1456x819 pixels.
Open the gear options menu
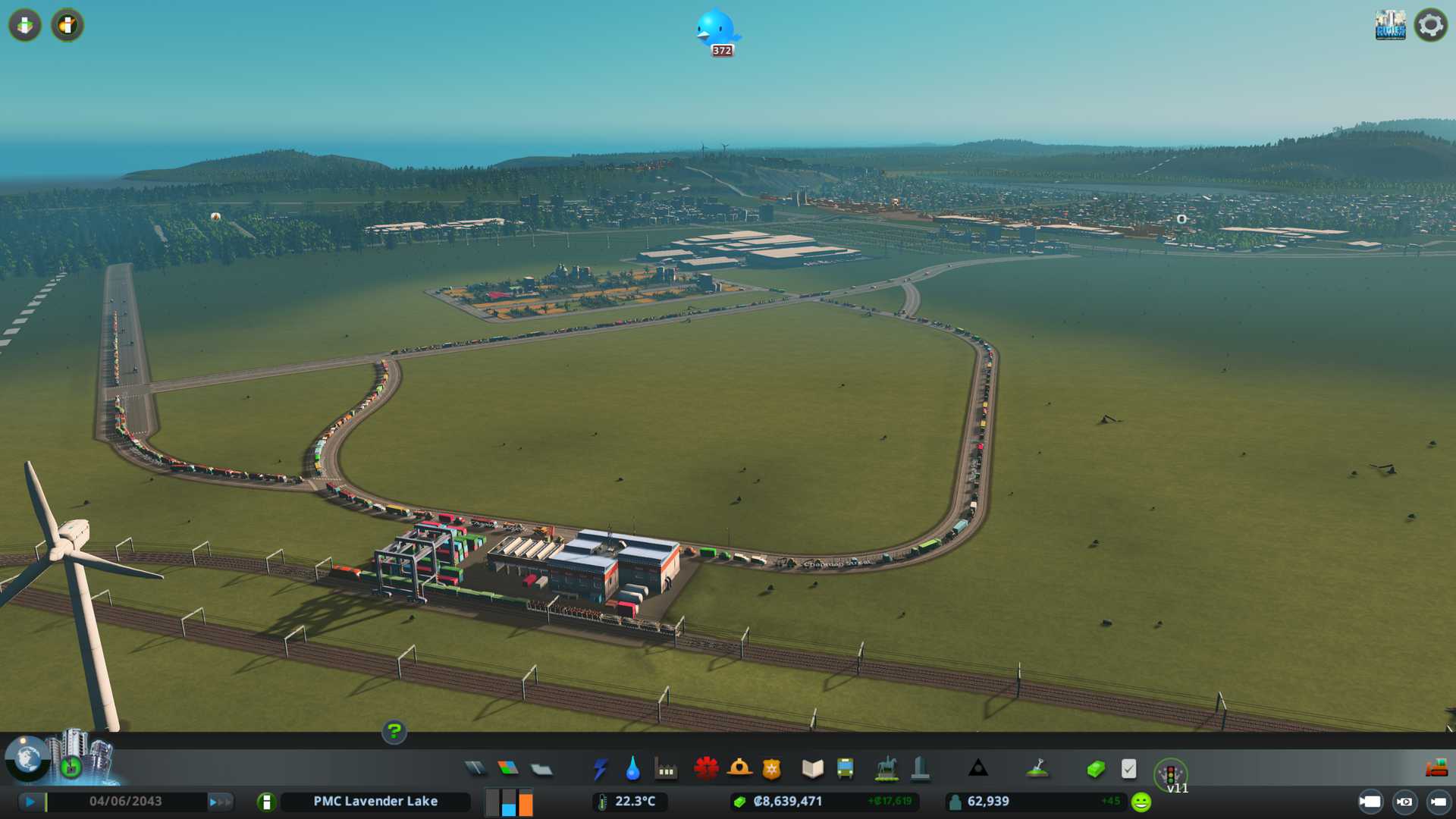pyautogui.click(x=1430, y=25)
